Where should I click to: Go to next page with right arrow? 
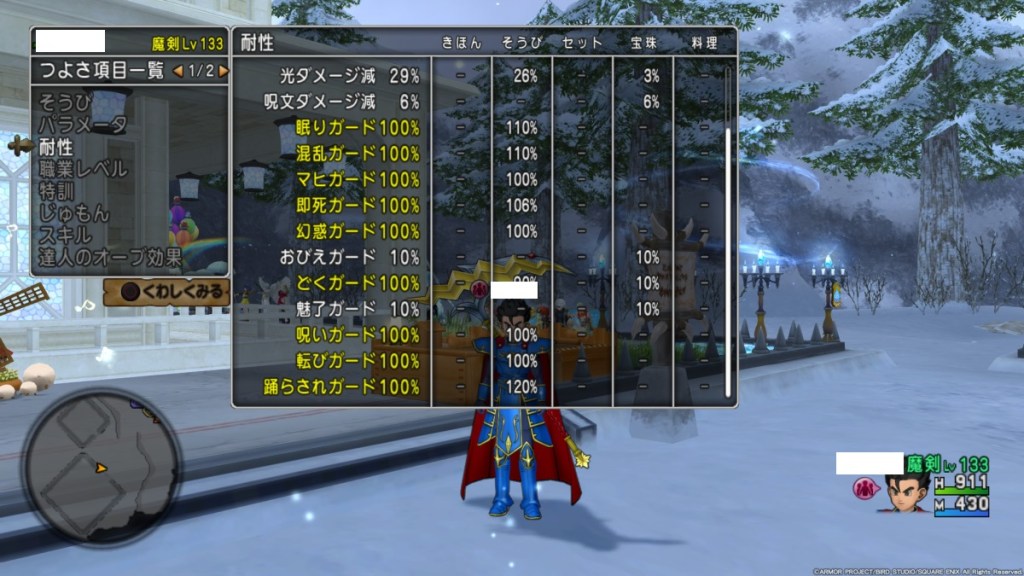click(x=223, y=72)
